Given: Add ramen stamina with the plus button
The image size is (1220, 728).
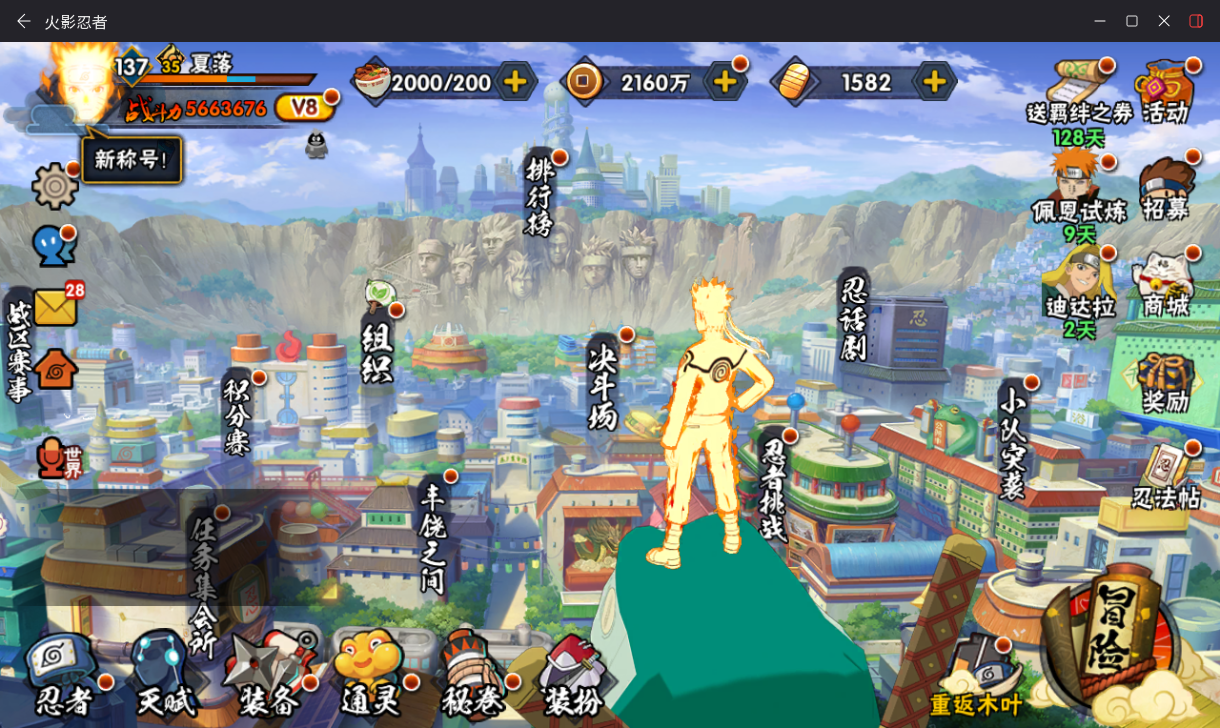Looking at the screenshot, I should click(515, 82).
